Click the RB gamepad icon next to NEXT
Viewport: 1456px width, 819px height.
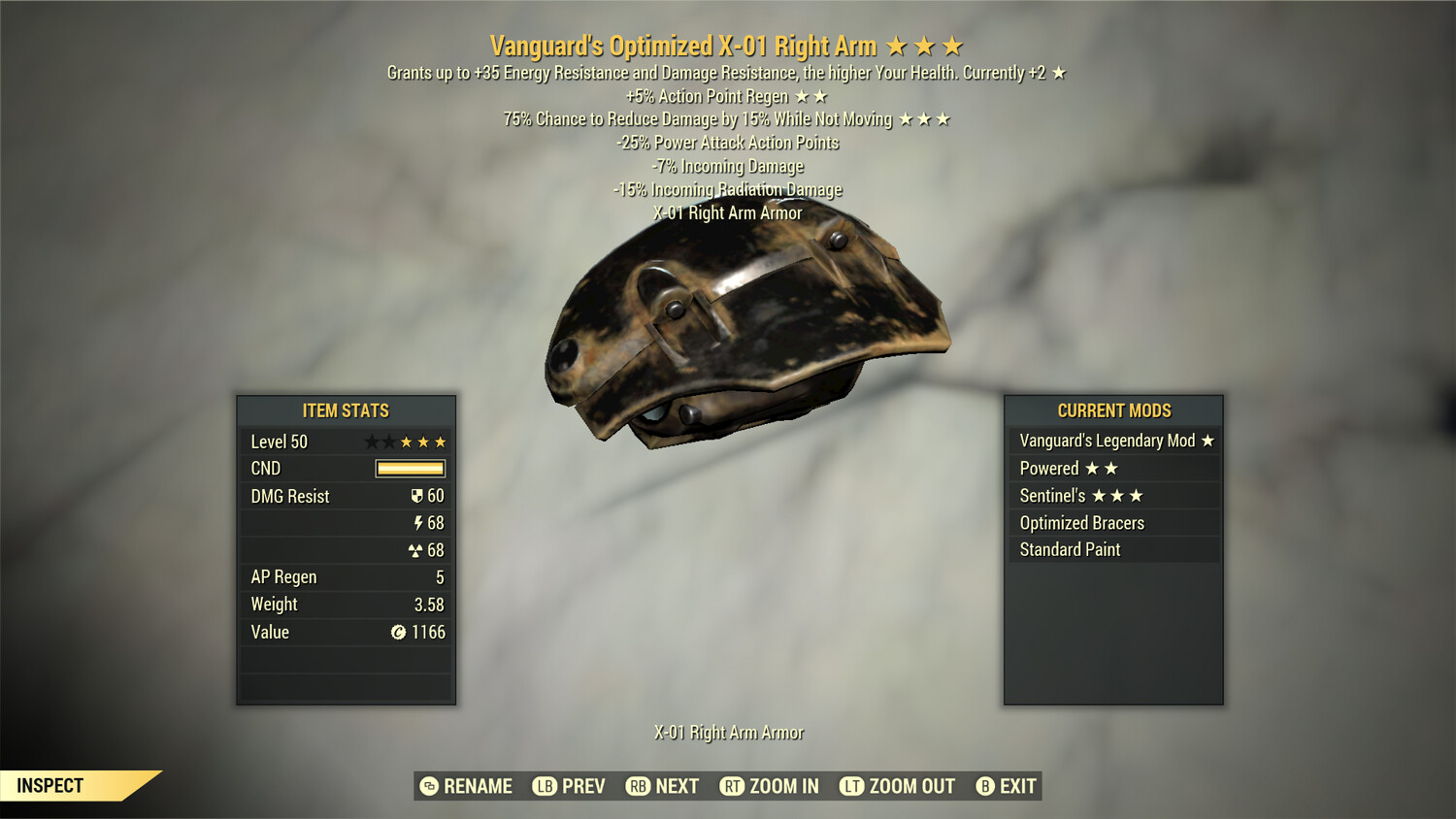click(639, 786)
